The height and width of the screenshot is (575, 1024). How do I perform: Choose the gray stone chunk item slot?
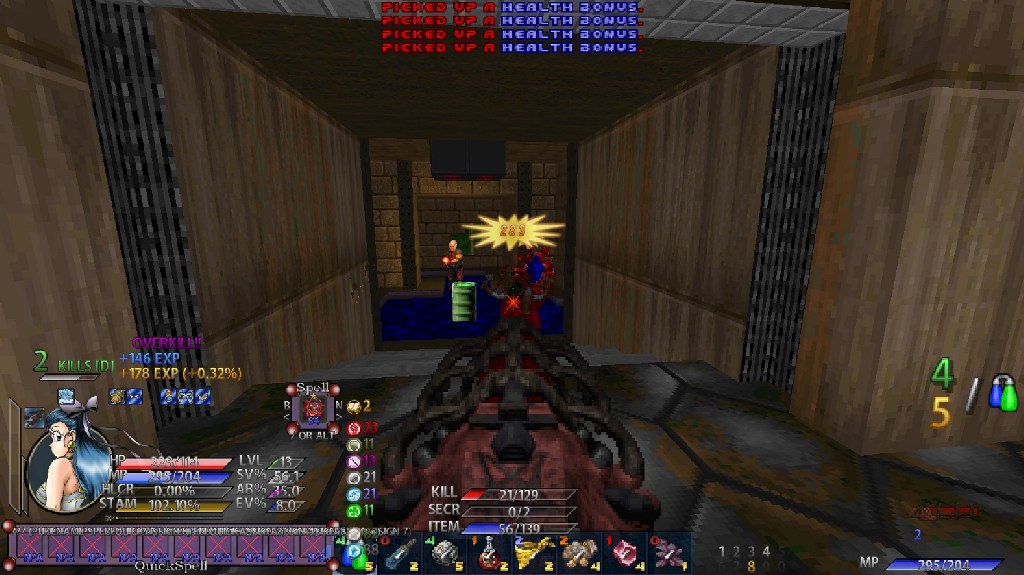pyautogui.click(x=445, y=553)
